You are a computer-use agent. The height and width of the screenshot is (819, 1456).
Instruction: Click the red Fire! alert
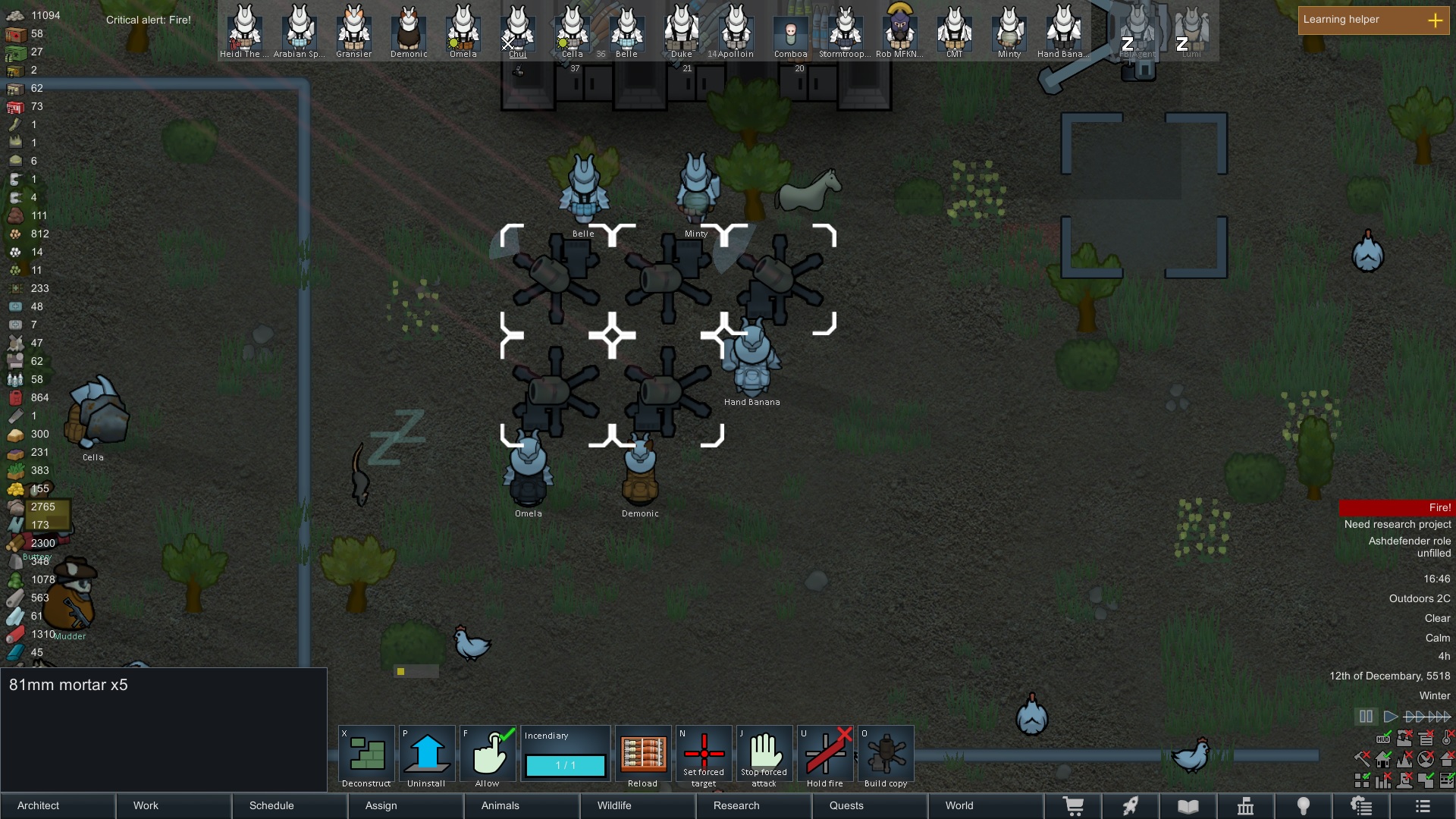1397,507
